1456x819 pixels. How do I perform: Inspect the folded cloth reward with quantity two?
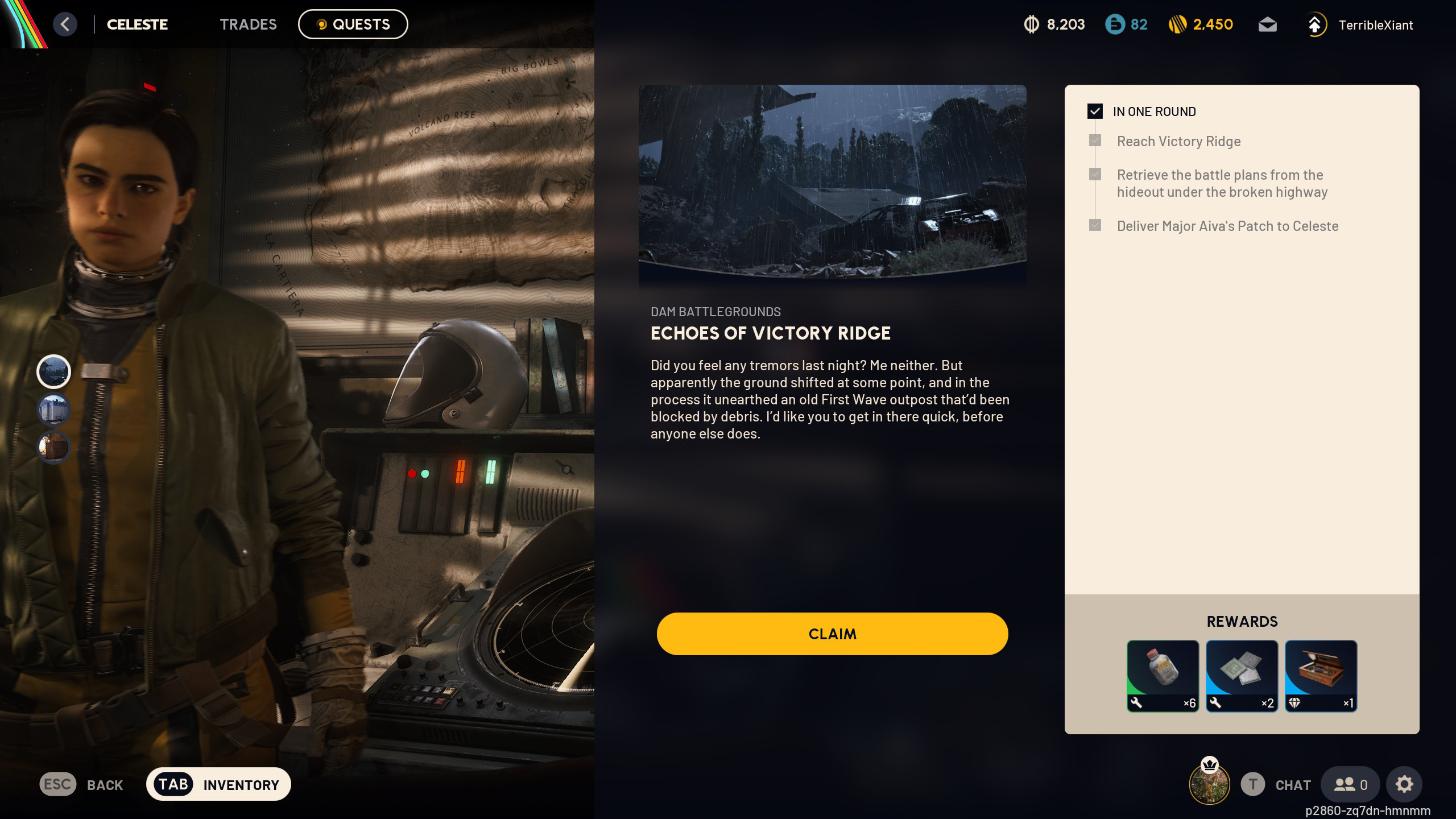point(1242,675)
